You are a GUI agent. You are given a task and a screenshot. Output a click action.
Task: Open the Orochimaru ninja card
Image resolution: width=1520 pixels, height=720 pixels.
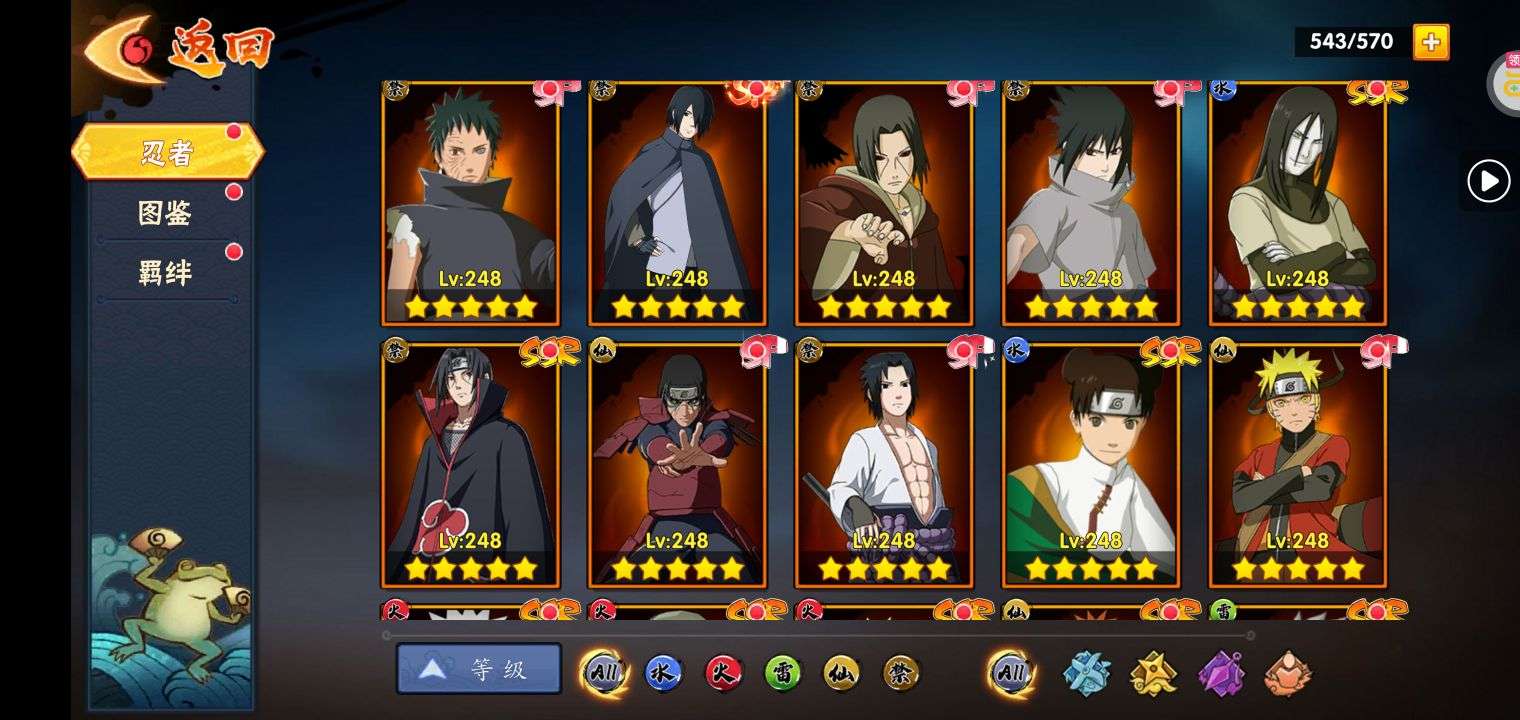pos(1297,203)
